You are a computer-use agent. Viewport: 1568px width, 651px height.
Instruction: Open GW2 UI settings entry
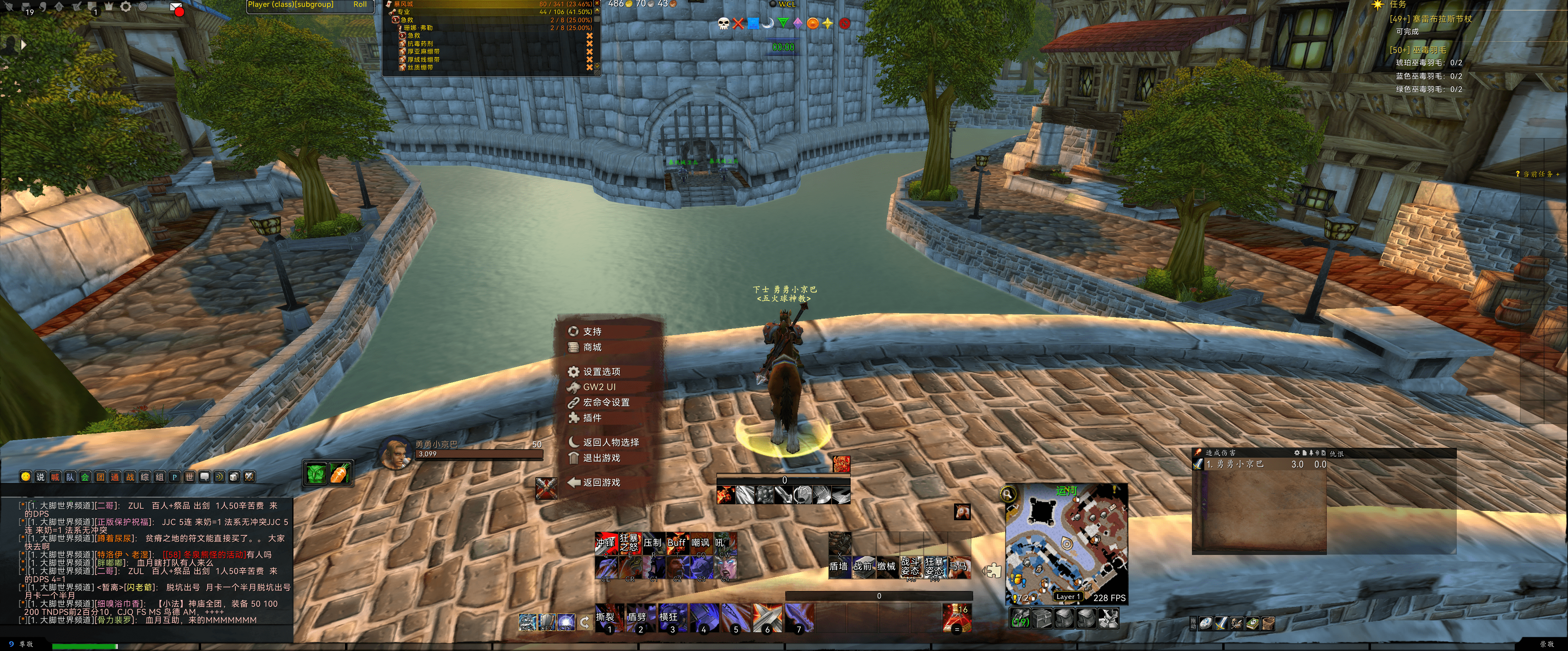pyautogui.click(x=599, y=387)
